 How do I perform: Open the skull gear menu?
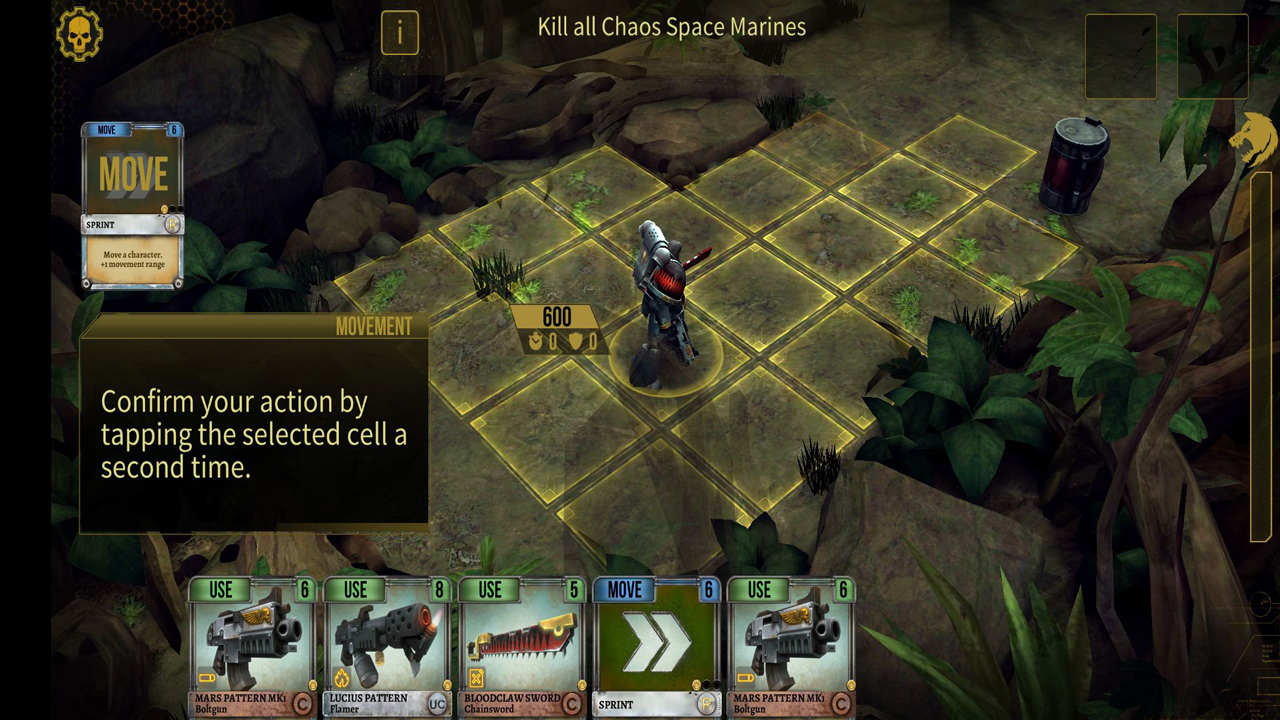coord(79,34)
